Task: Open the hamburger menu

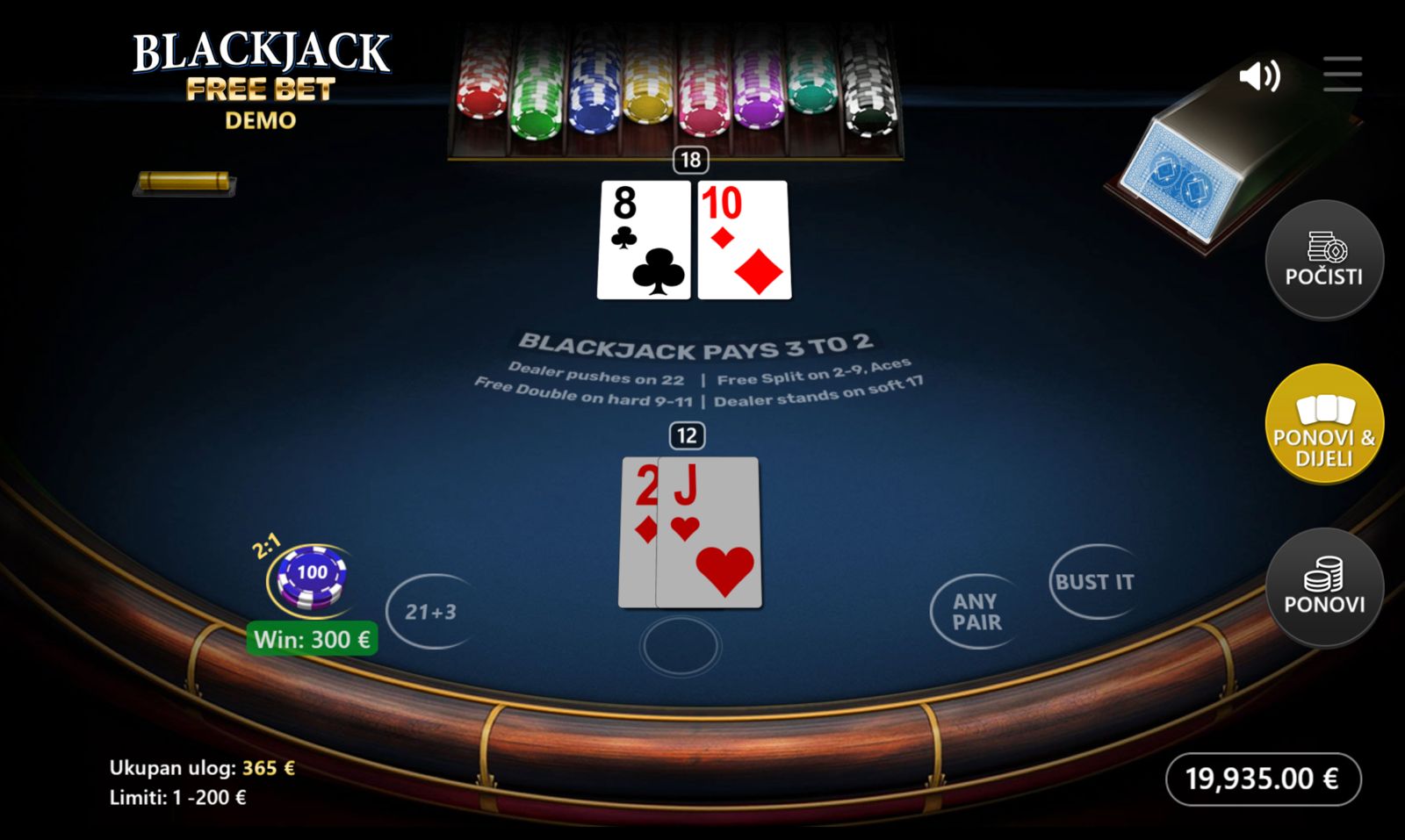Action: [x=1343, y=75]
